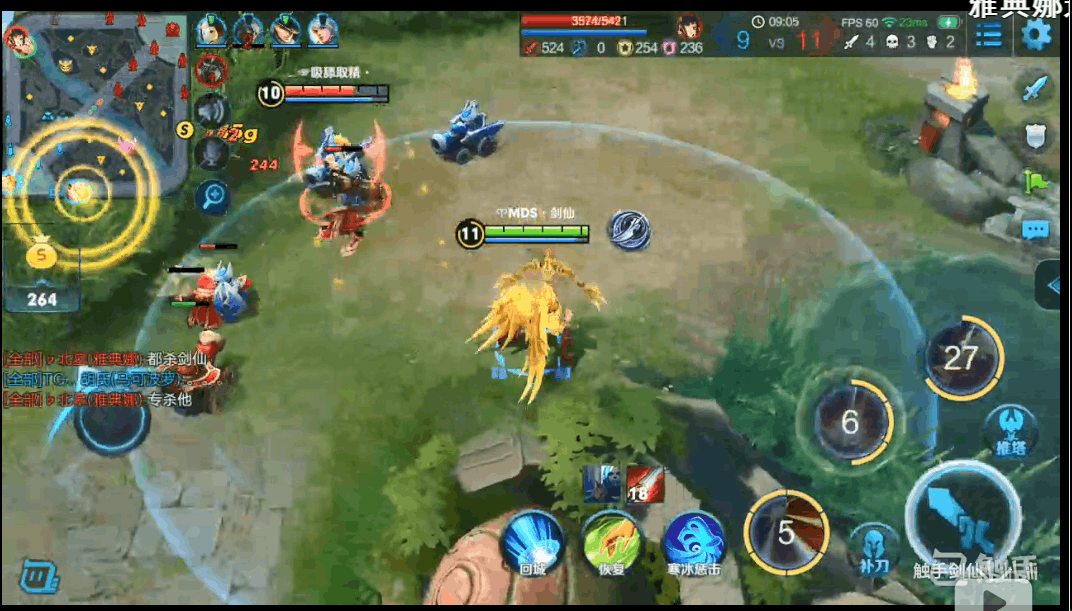1072x611 pixels.
Task: Send the sword attack signal
Action: (x=1036, y=88)
